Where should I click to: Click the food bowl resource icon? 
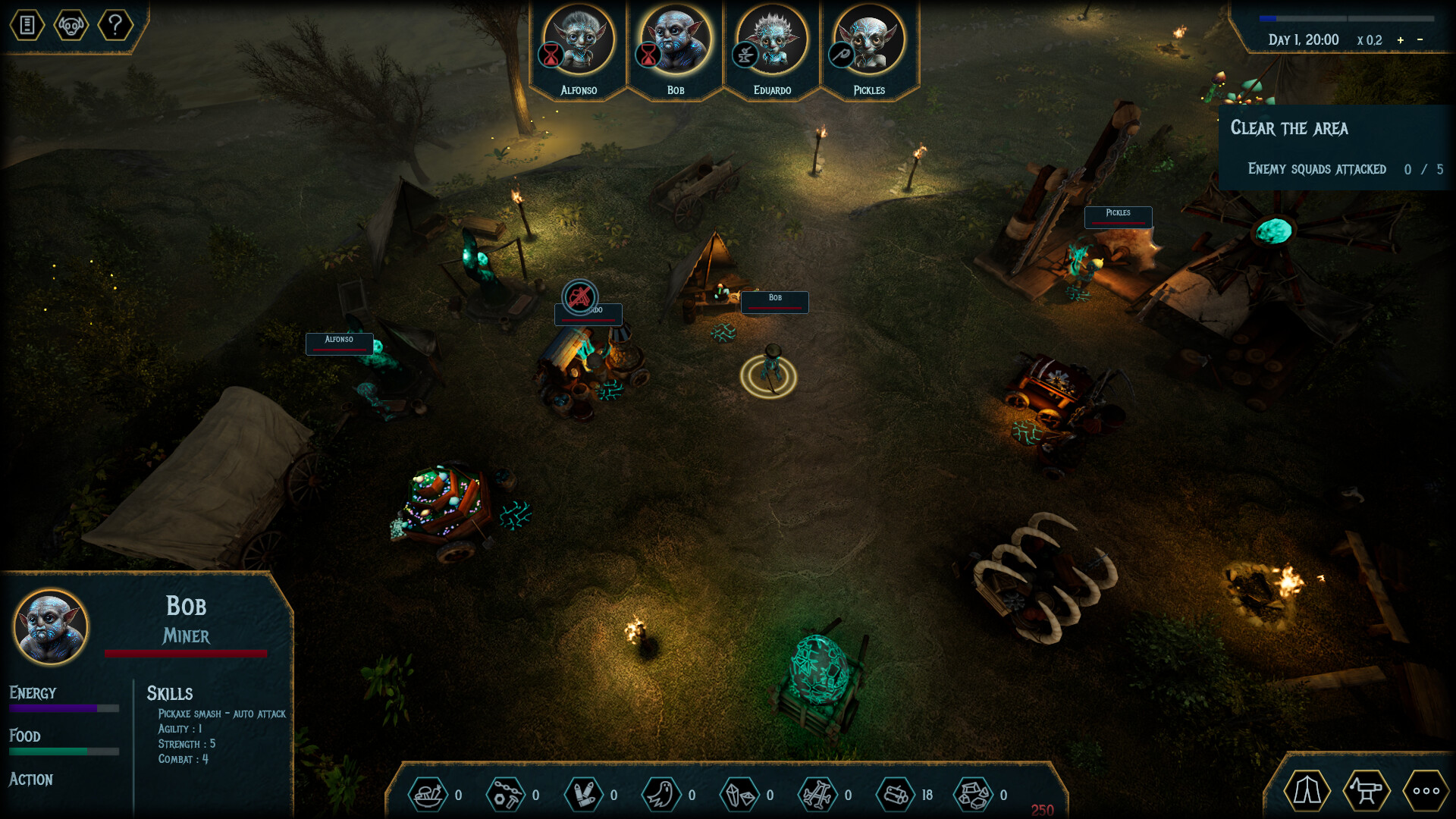tap(428, 794)
